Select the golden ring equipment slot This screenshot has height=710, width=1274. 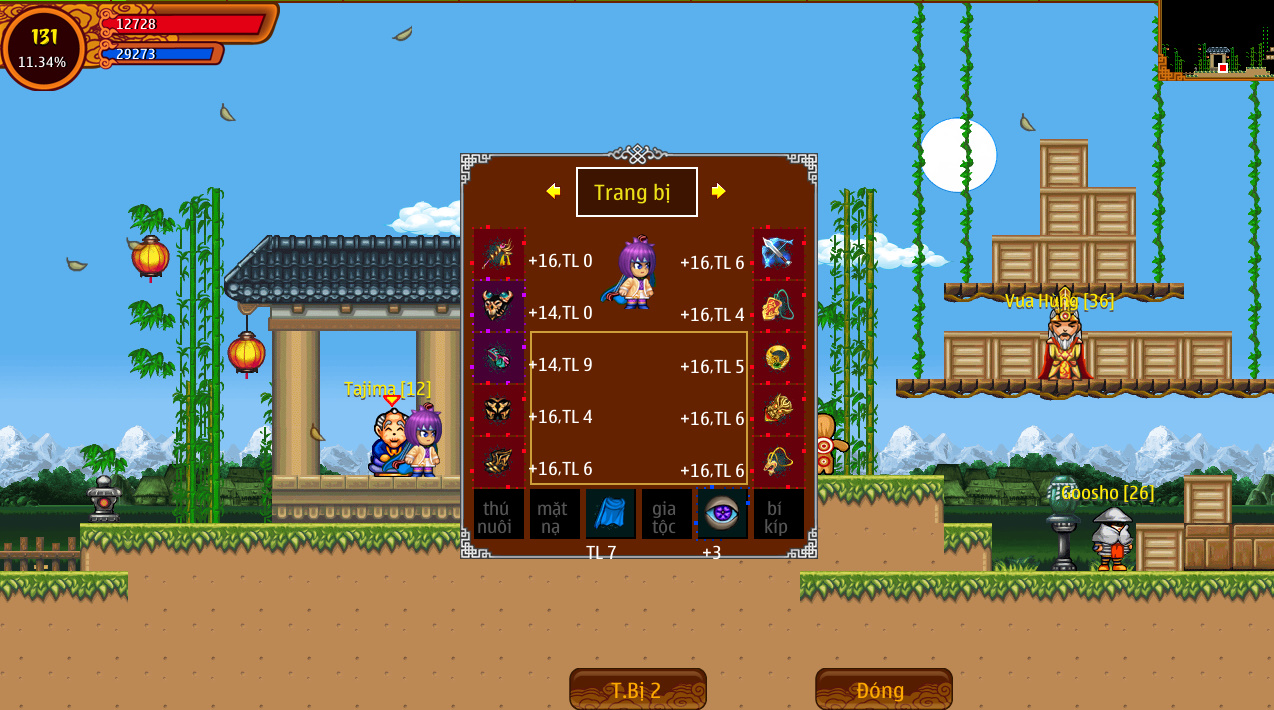pyautogui.click(x=778, y=358)
